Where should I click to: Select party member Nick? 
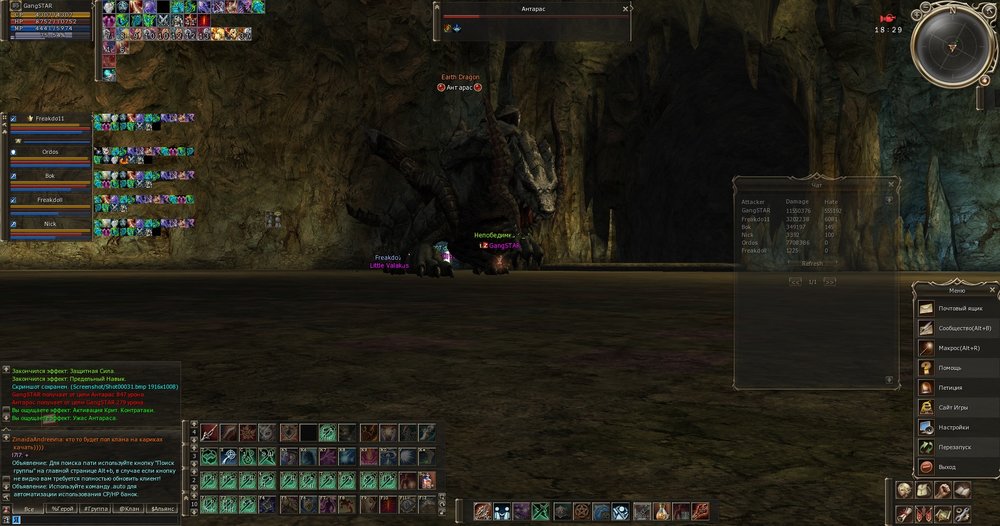[x=50, y=224]
